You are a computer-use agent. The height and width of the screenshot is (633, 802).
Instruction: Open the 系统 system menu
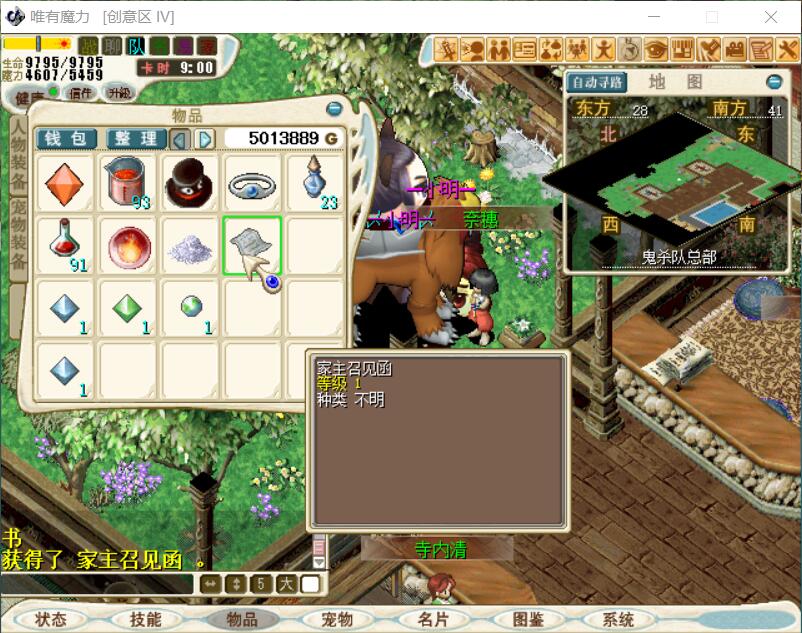[x=619, y=619]
